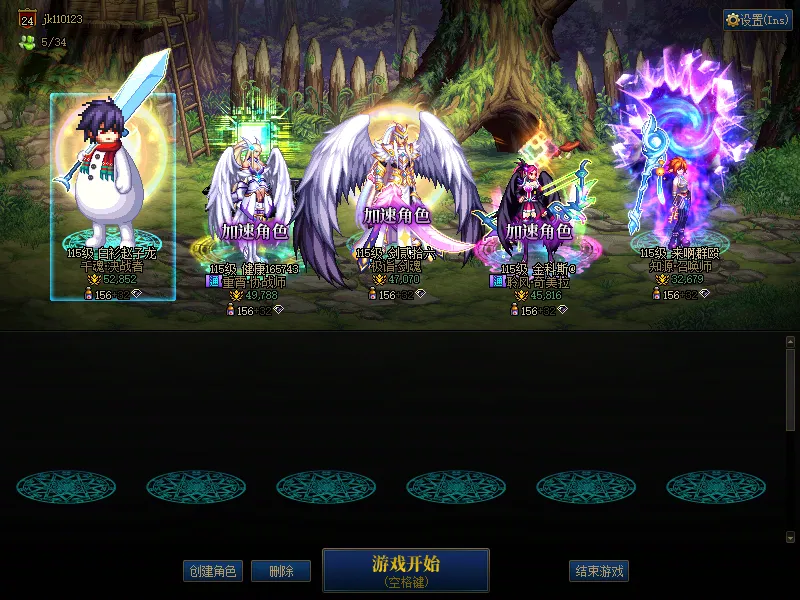Click the 删除 delete character button
800x600 pixels.
[280, 571]
